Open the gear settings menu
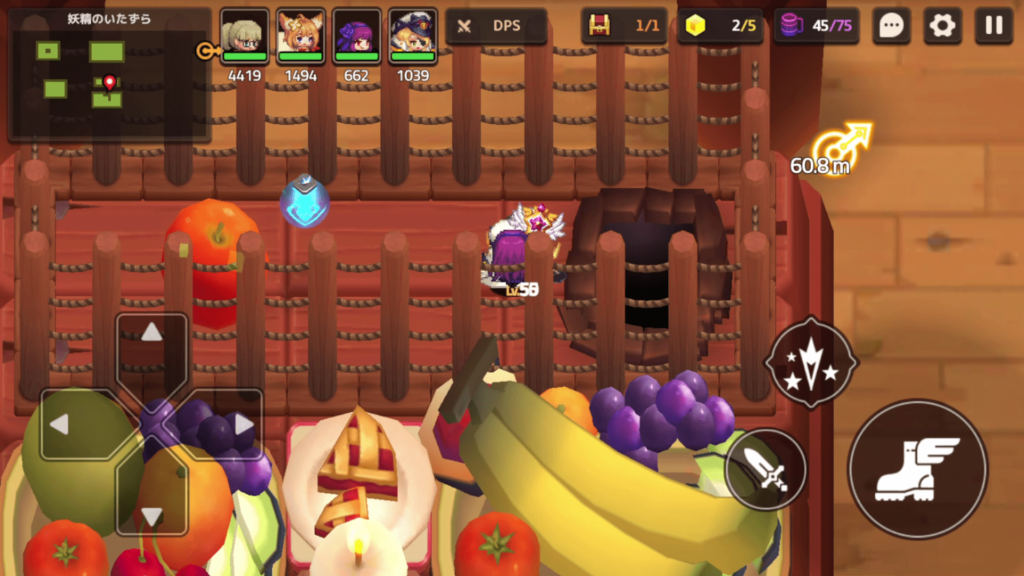This screenshot has width=1024, height=576. 942,26
